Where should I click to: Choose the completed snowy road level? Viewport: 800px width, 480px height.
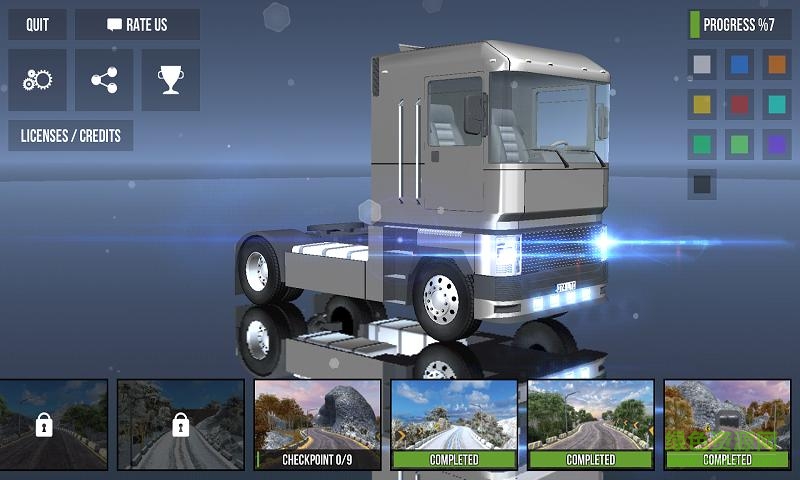(x=454, y=425)
